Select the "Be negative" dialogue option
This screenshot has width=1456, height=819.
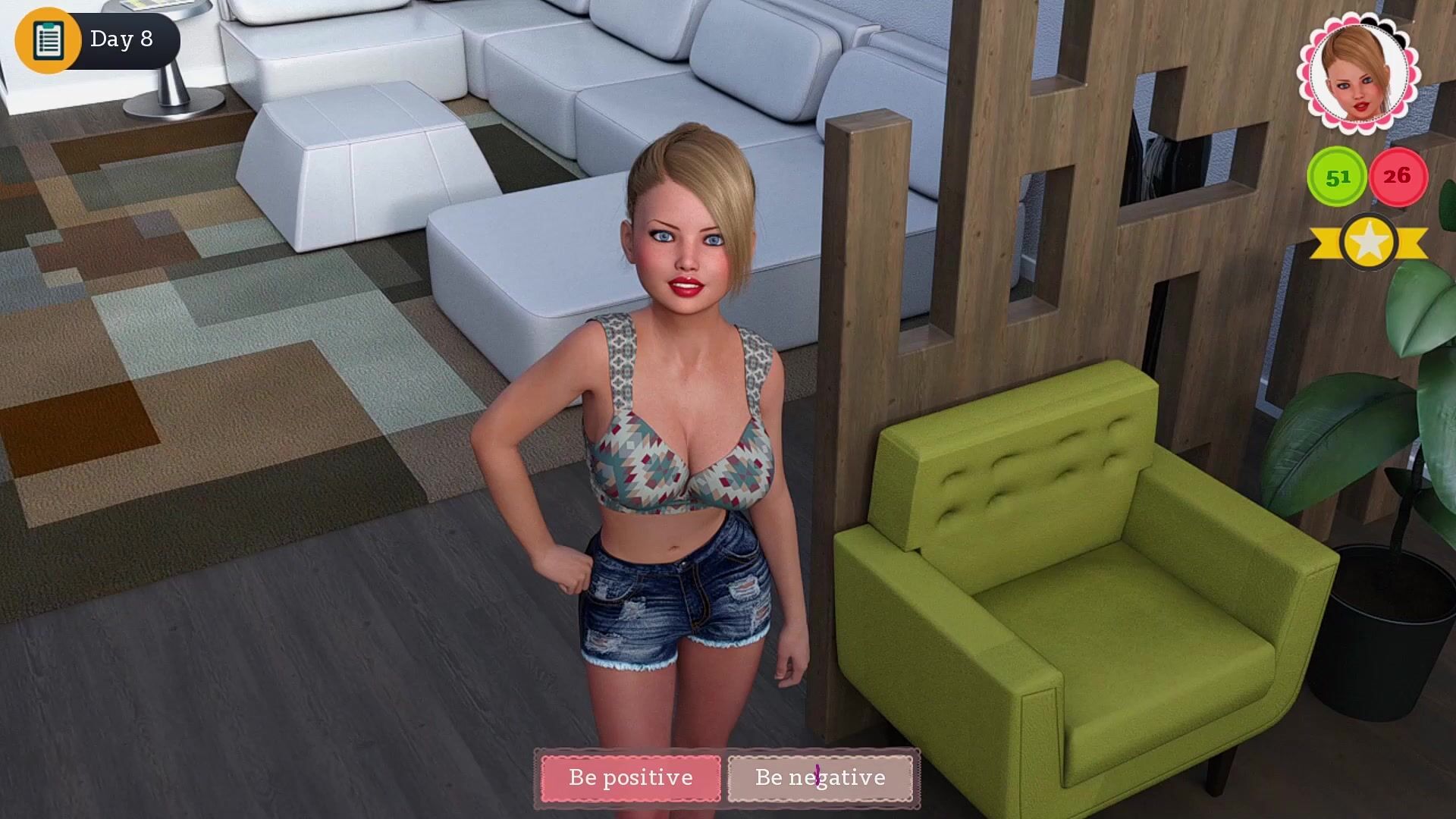click(820, 777)
